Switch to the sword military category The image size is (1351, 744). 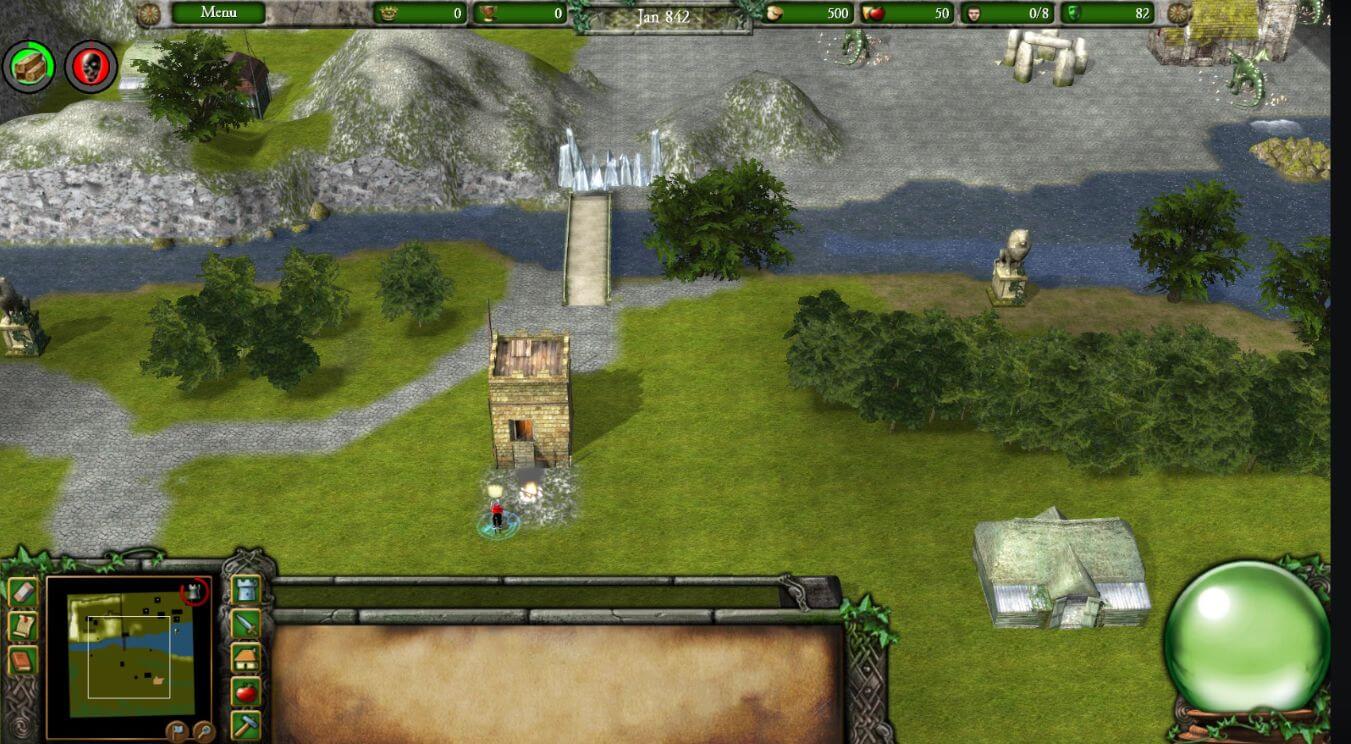point(246,625)
